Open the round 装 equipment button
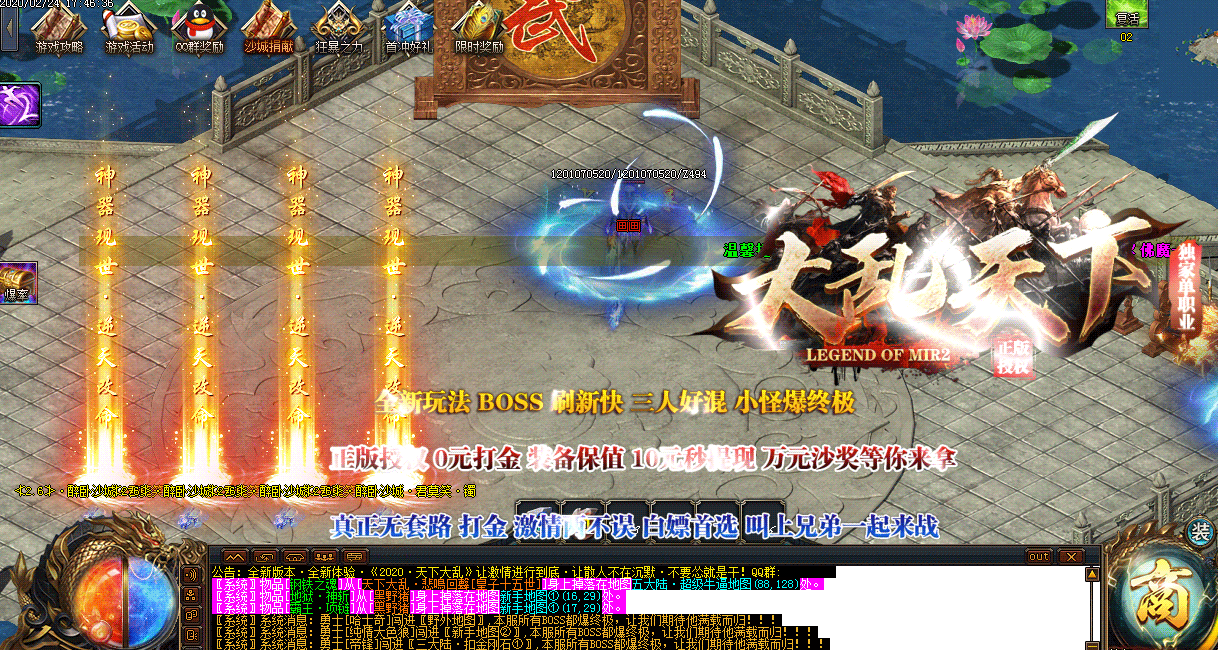The width and height of the screenshot is (1218, 650). [1198, 533]
